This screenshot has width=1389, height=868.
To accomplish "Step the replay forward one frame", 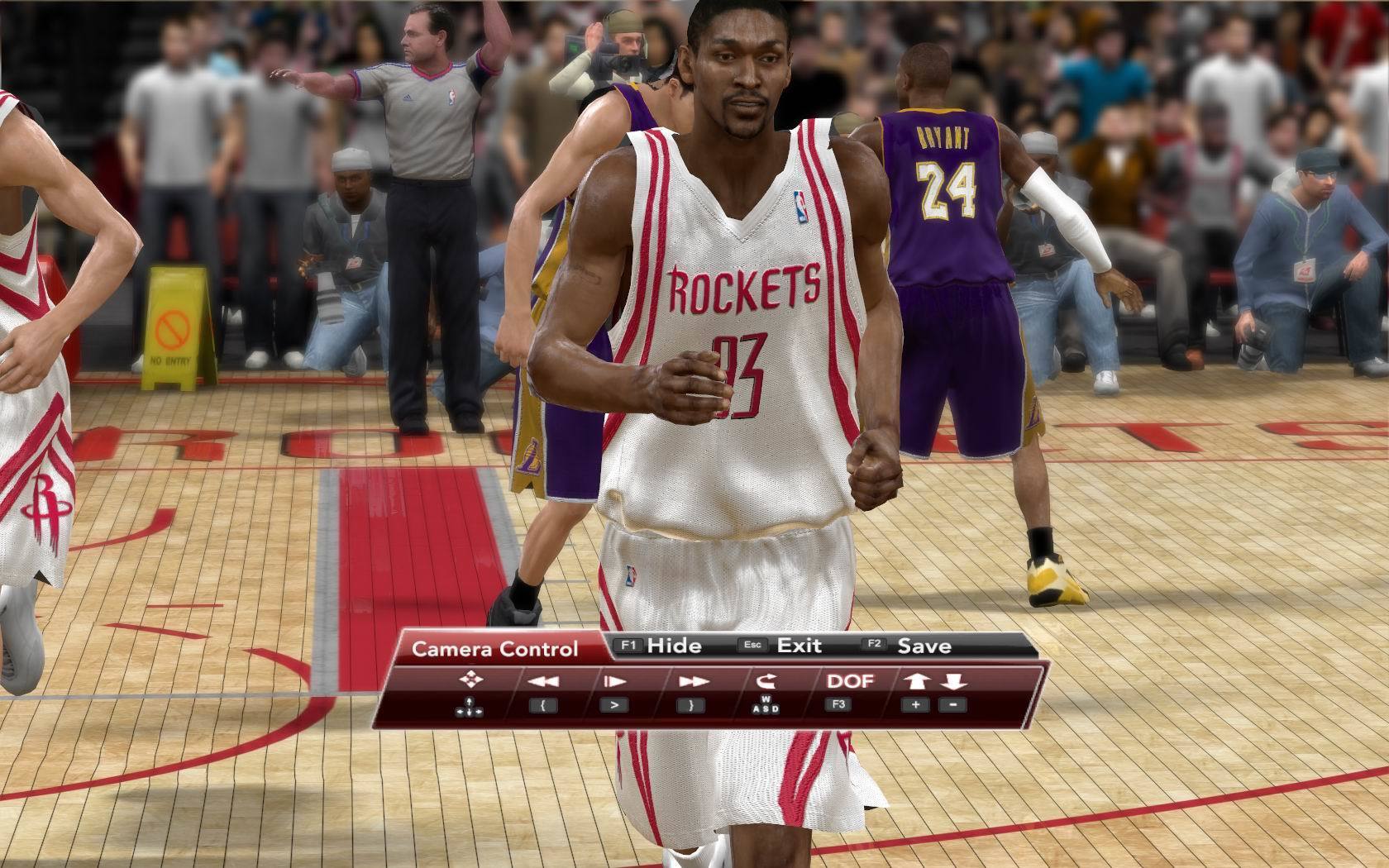I will 614,682.
